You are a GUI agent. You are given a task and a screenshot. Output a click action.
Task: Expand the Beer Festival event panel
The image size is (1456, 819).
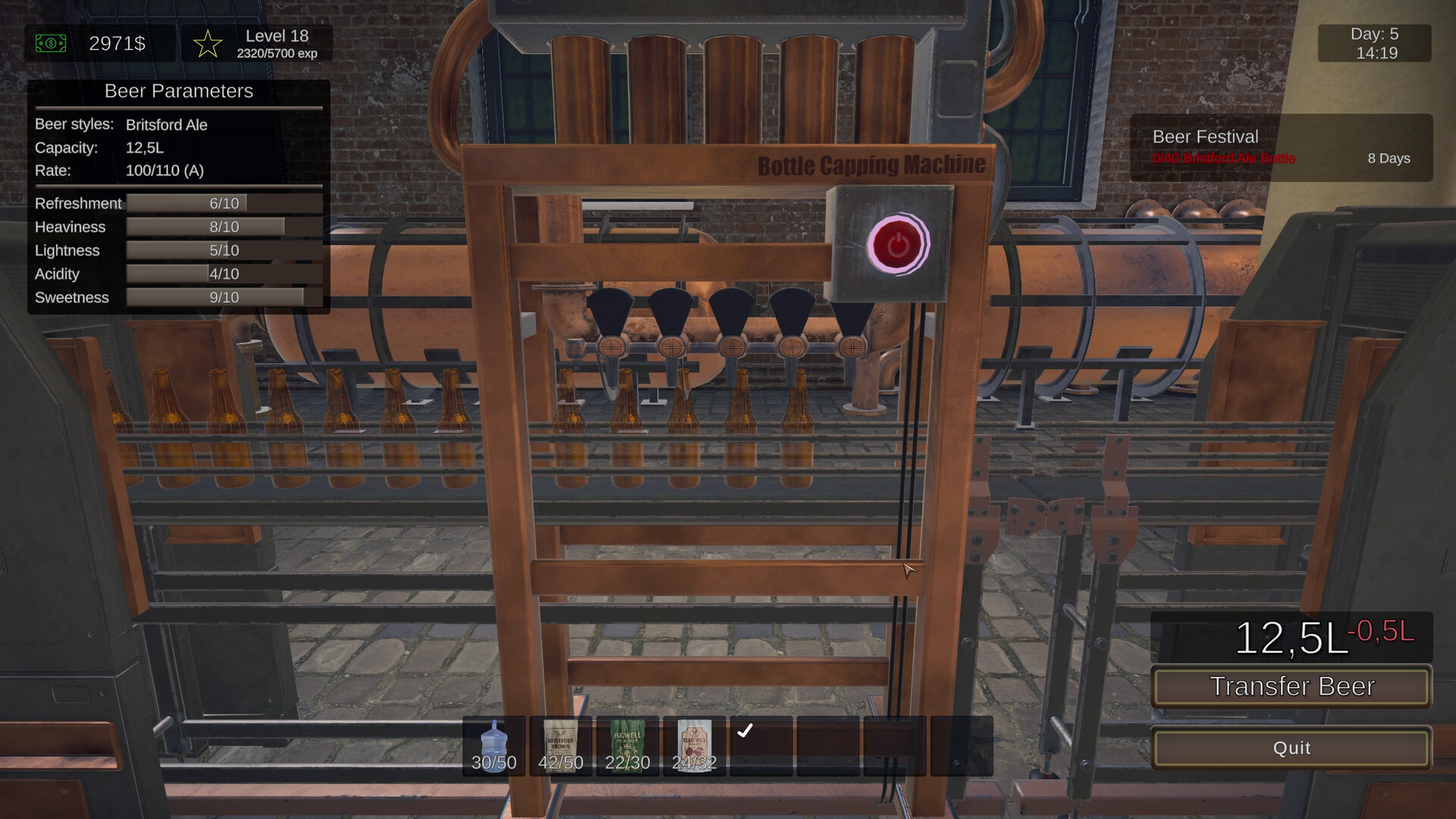coord(1282,146)
